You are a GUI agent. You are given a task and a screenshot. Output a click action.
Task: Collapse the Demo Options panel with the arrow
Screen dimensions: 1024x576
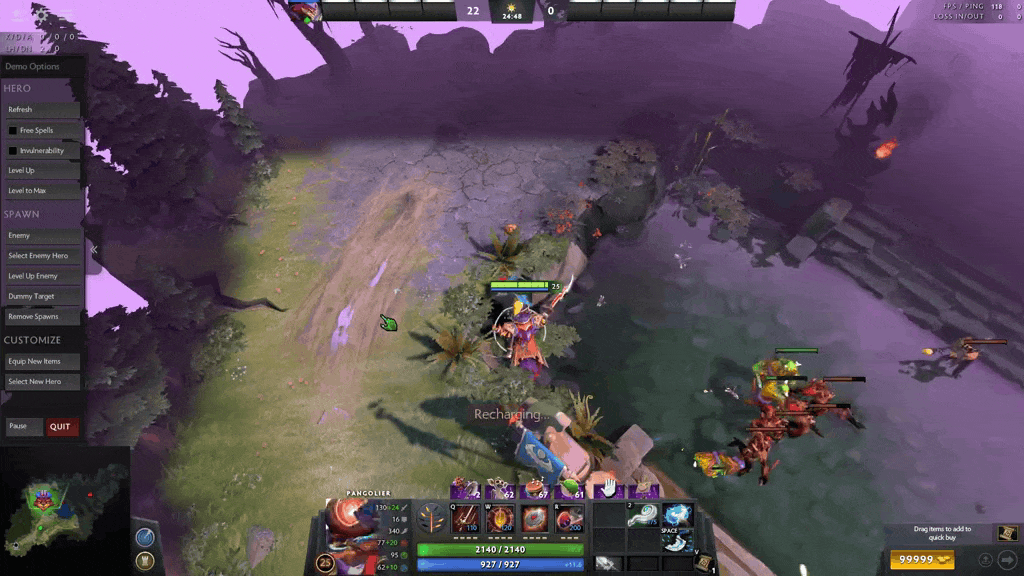[93, 249]
